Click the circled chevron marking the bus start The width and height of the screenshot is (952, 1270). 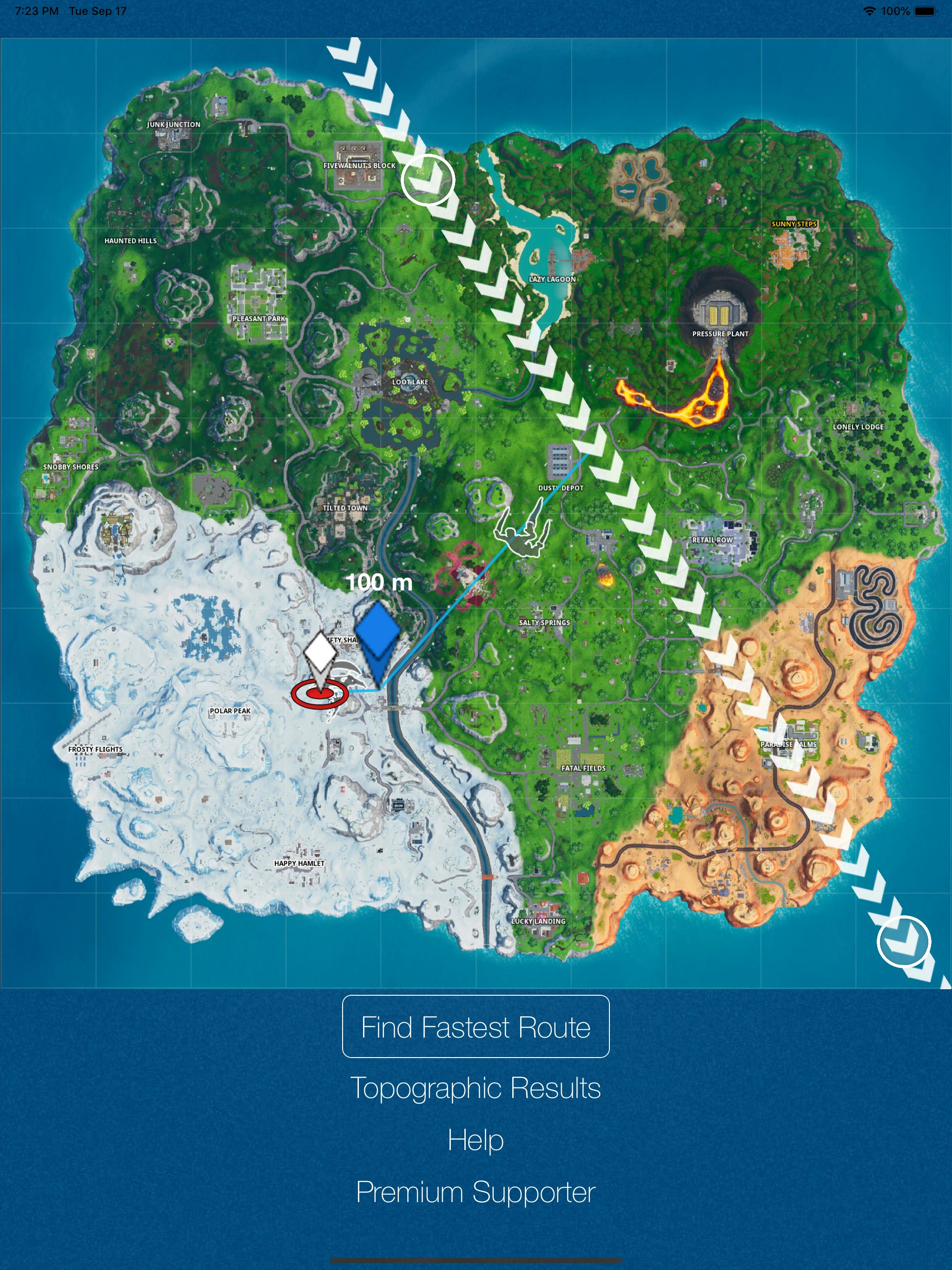(x=428, y=180)
